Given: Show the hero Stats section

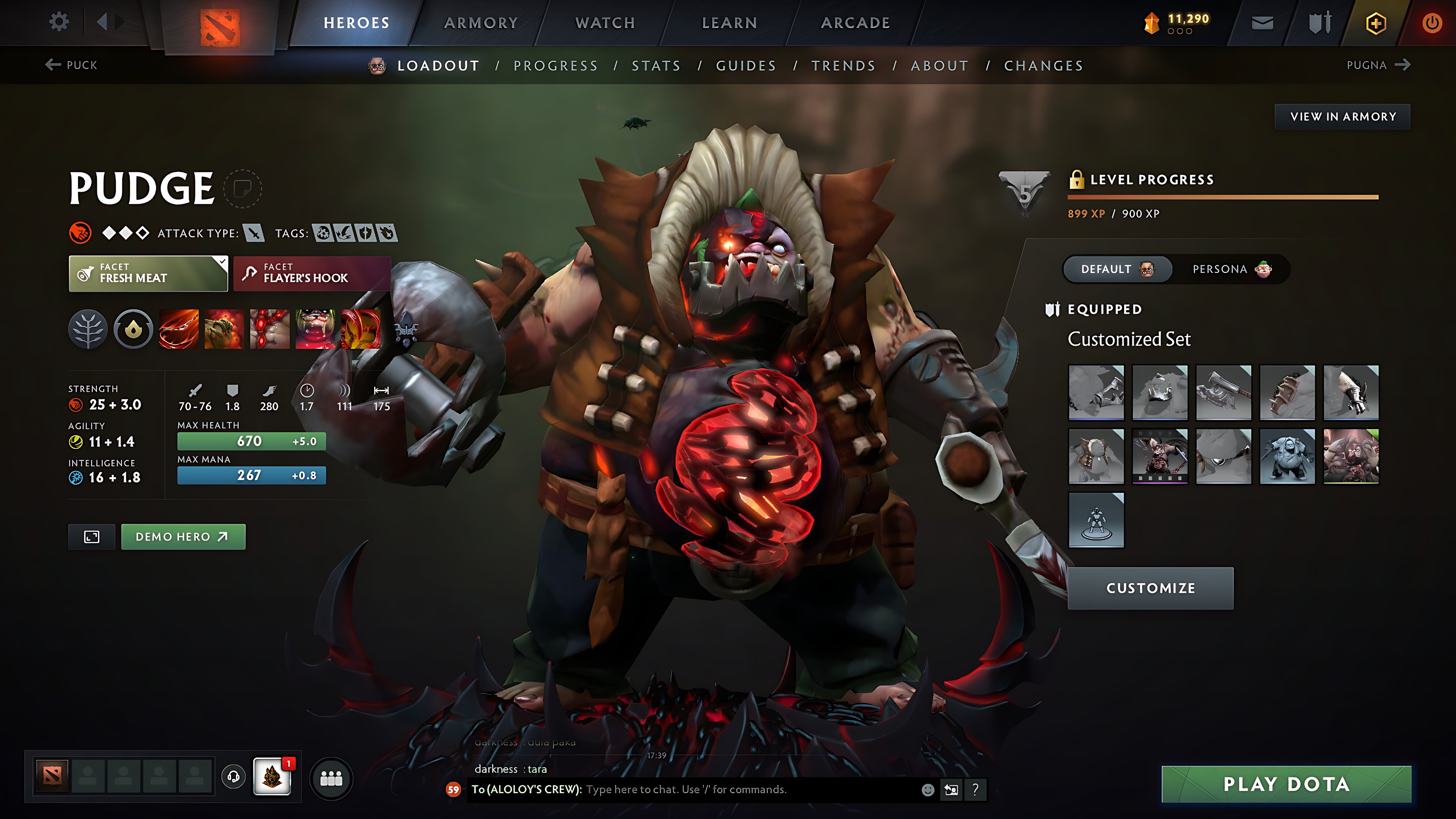Looking at the screenshot, I should [656, 65].
